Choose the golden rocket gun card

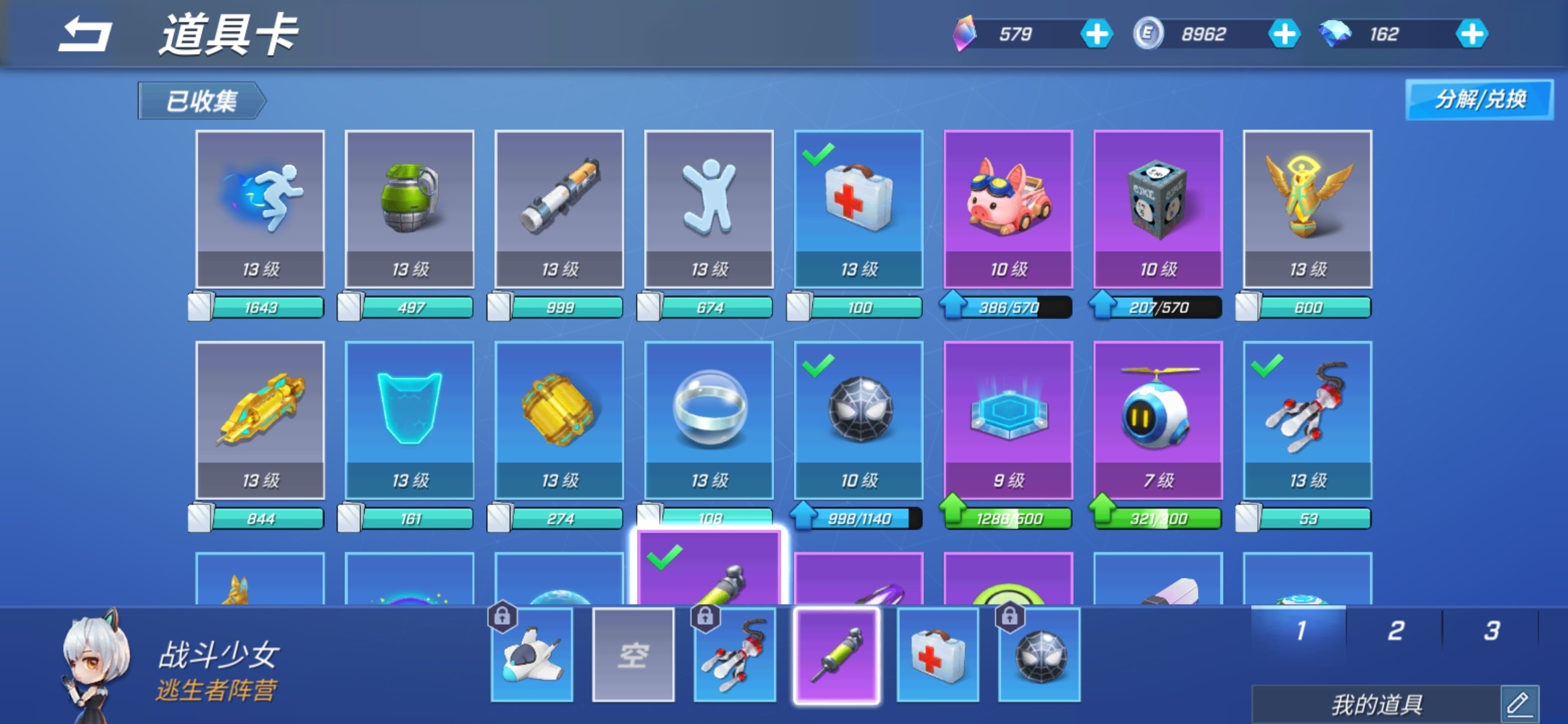(260, 420)
